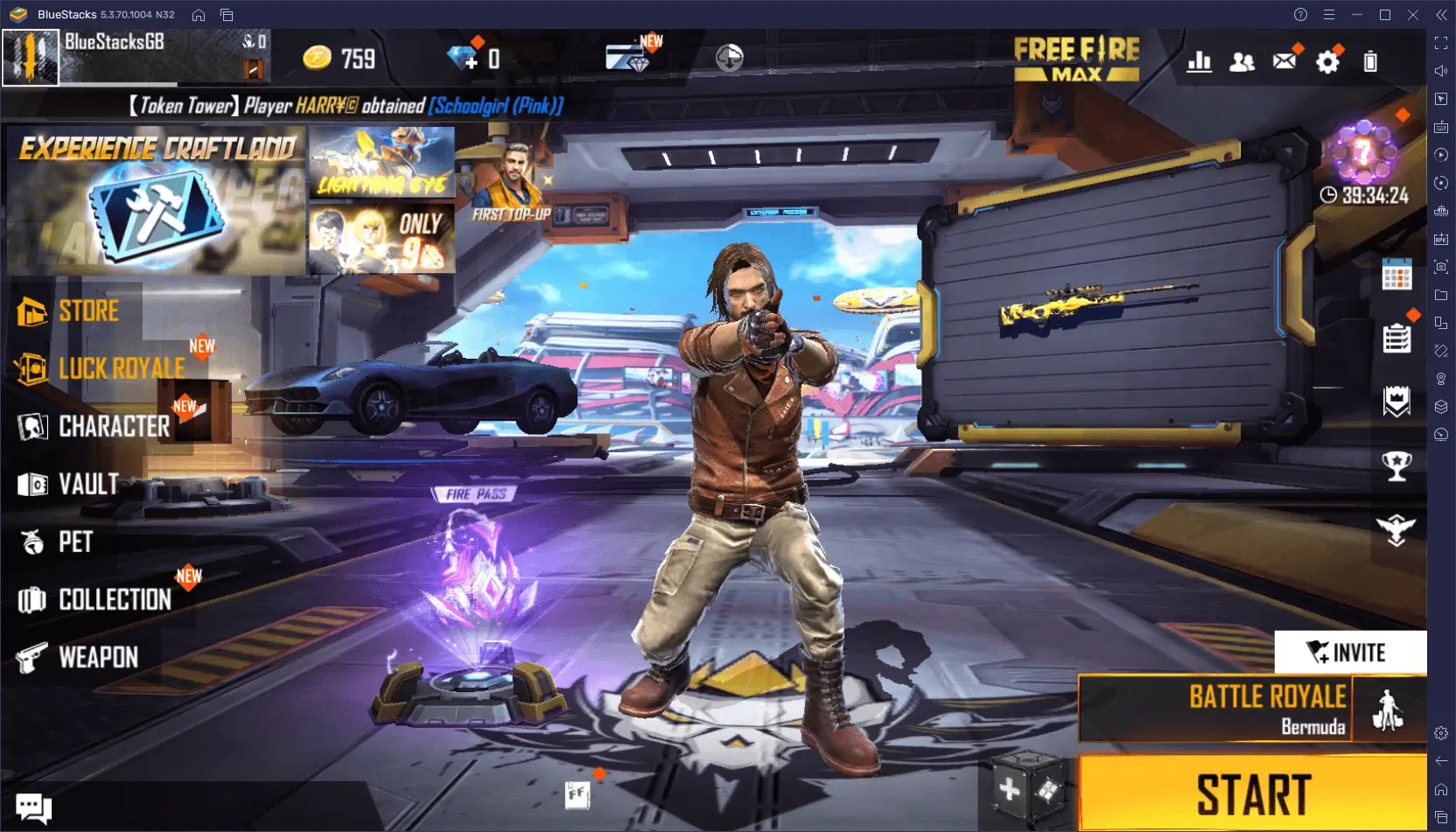
Task: Open the BlueStacks volume control
Action: point(1441,70)
